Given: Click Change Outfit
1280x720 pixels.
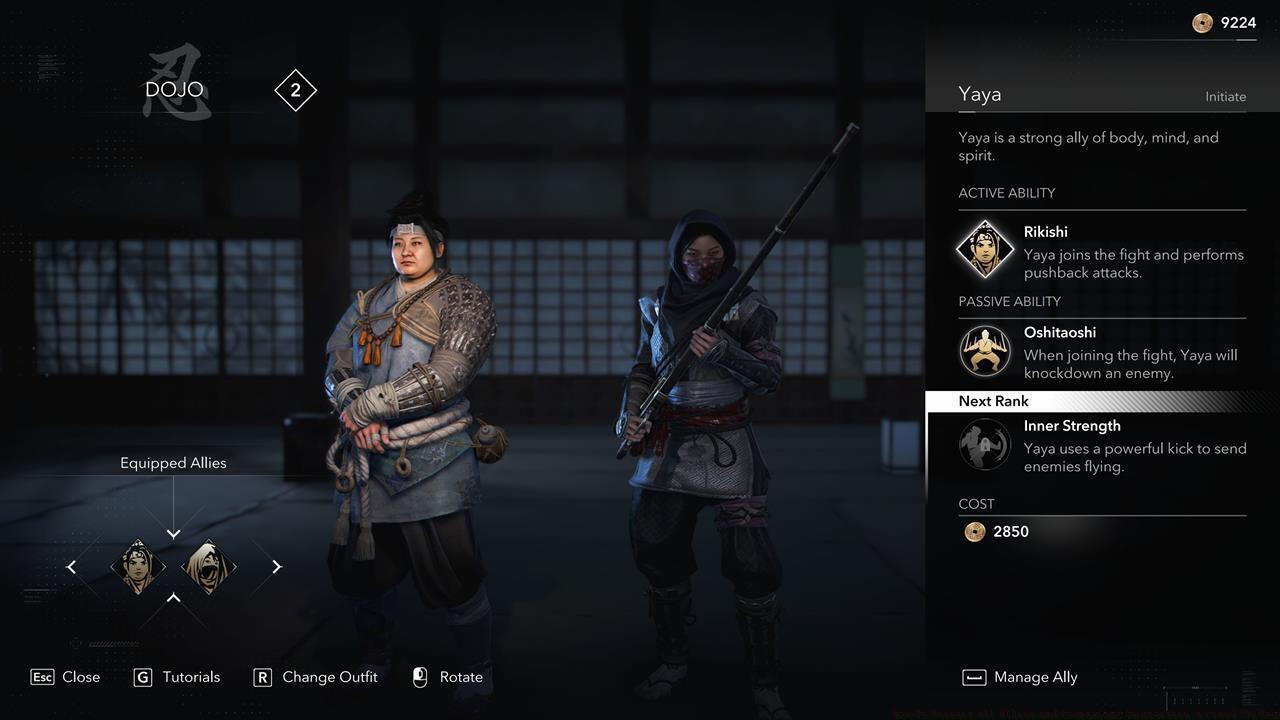Looking at the screenshot, I should 329,677.
